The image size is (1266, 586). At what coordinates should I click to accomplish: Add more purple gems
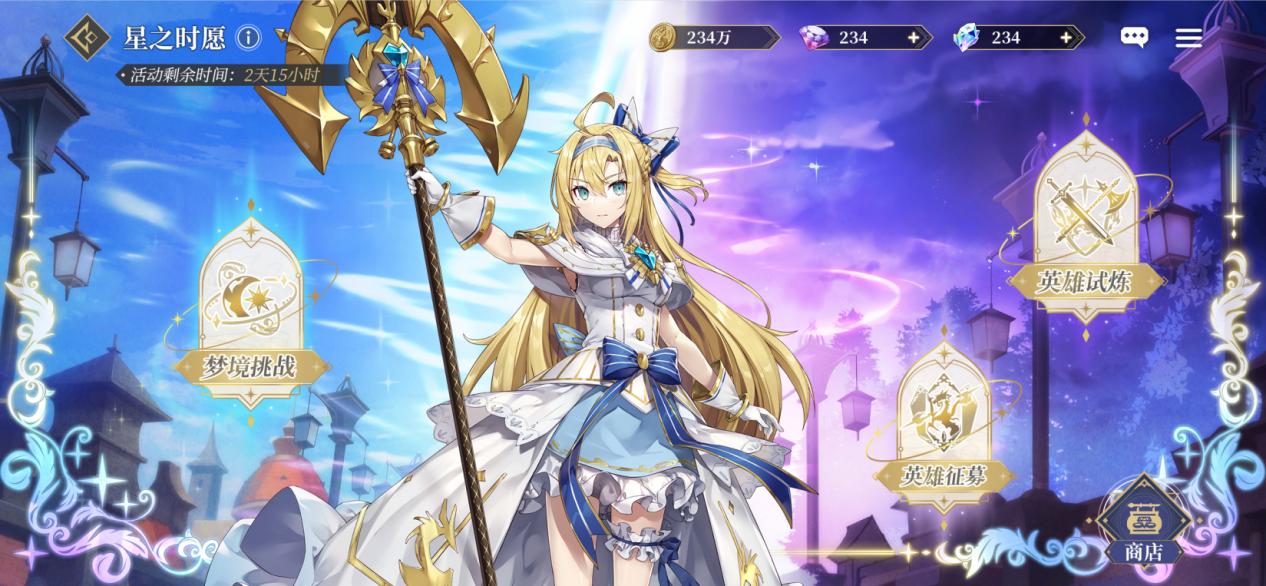click(x=912, y=38)
